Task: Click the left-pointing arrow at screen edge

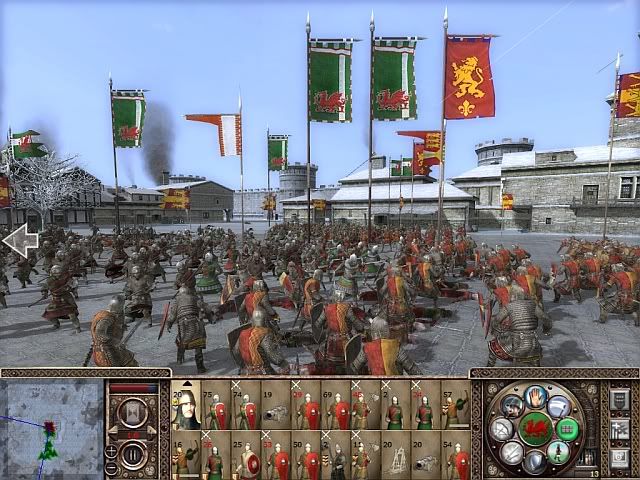Action: (17, 241)
